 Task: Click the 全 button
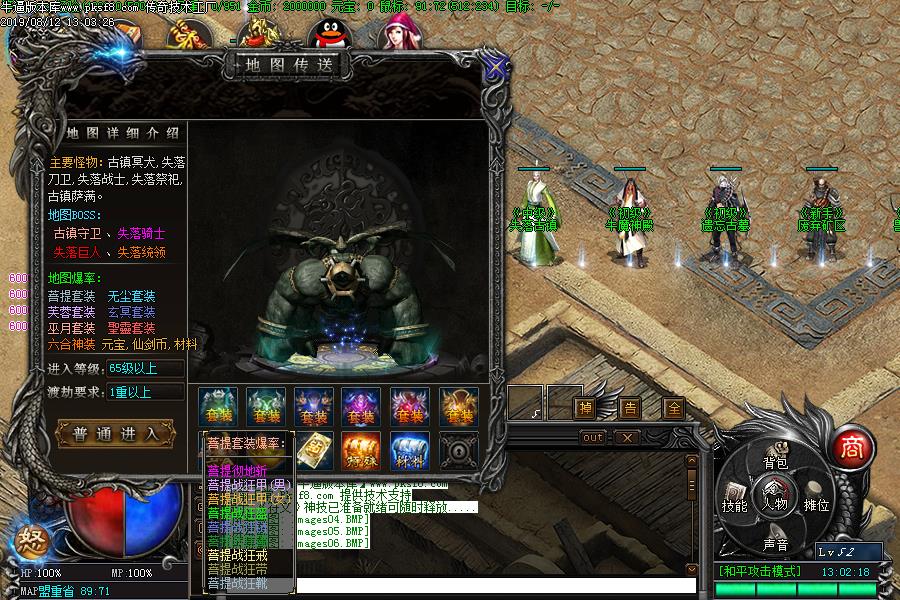[x=674, y=407]
